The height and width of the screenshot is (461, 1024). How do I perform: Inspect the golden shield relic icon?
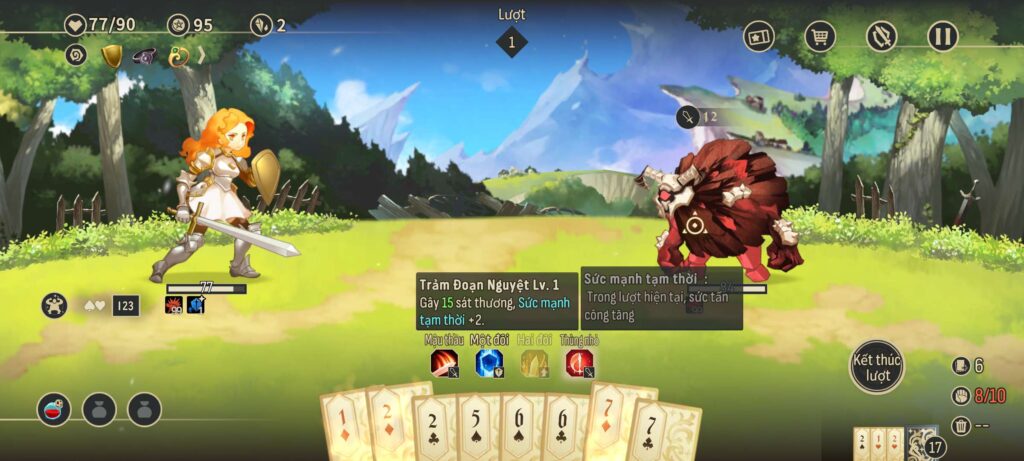(112, 57)
